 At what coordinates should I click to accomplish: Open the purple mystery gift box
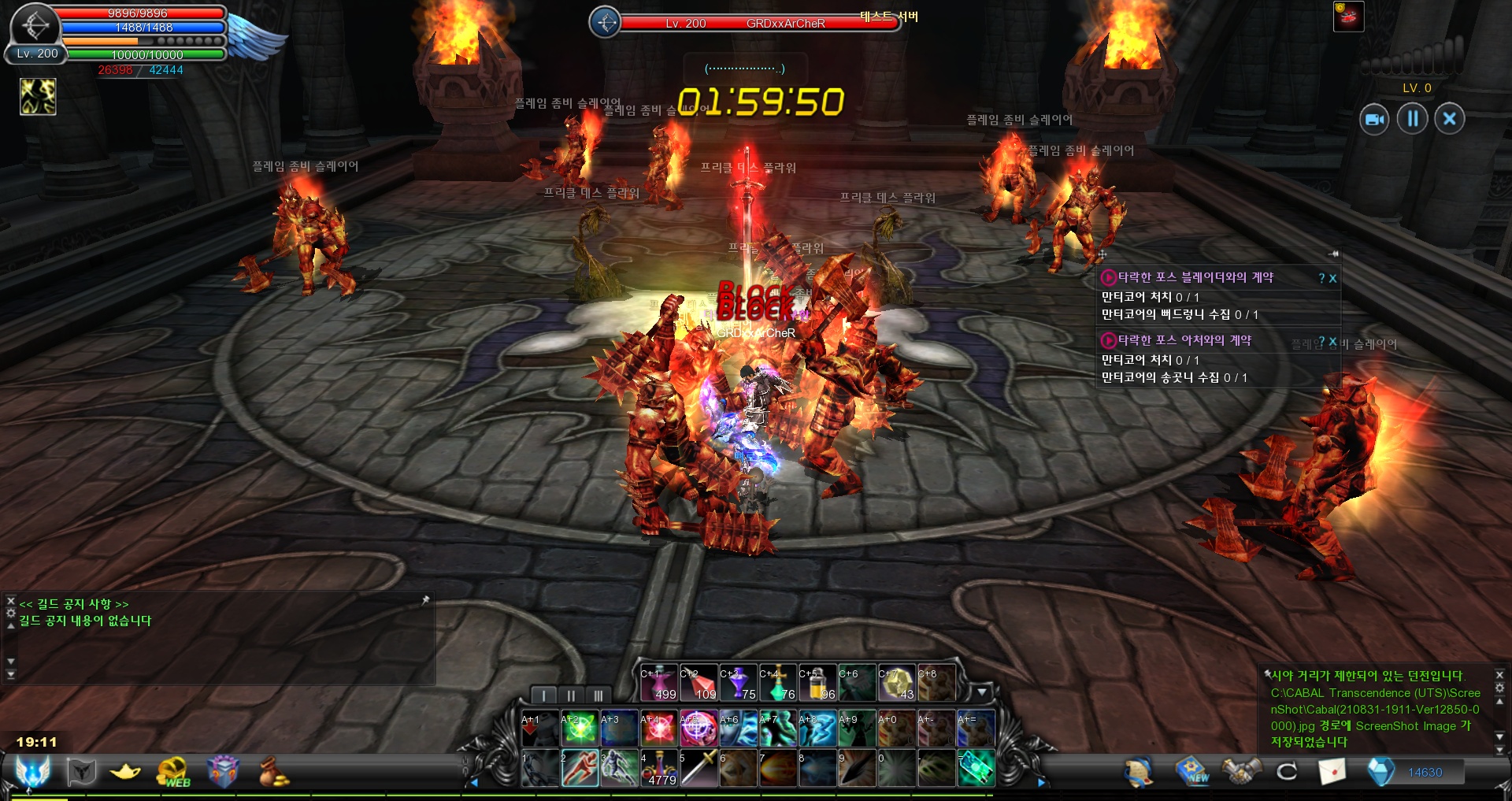pyautogui.click(x=222, y=772)
